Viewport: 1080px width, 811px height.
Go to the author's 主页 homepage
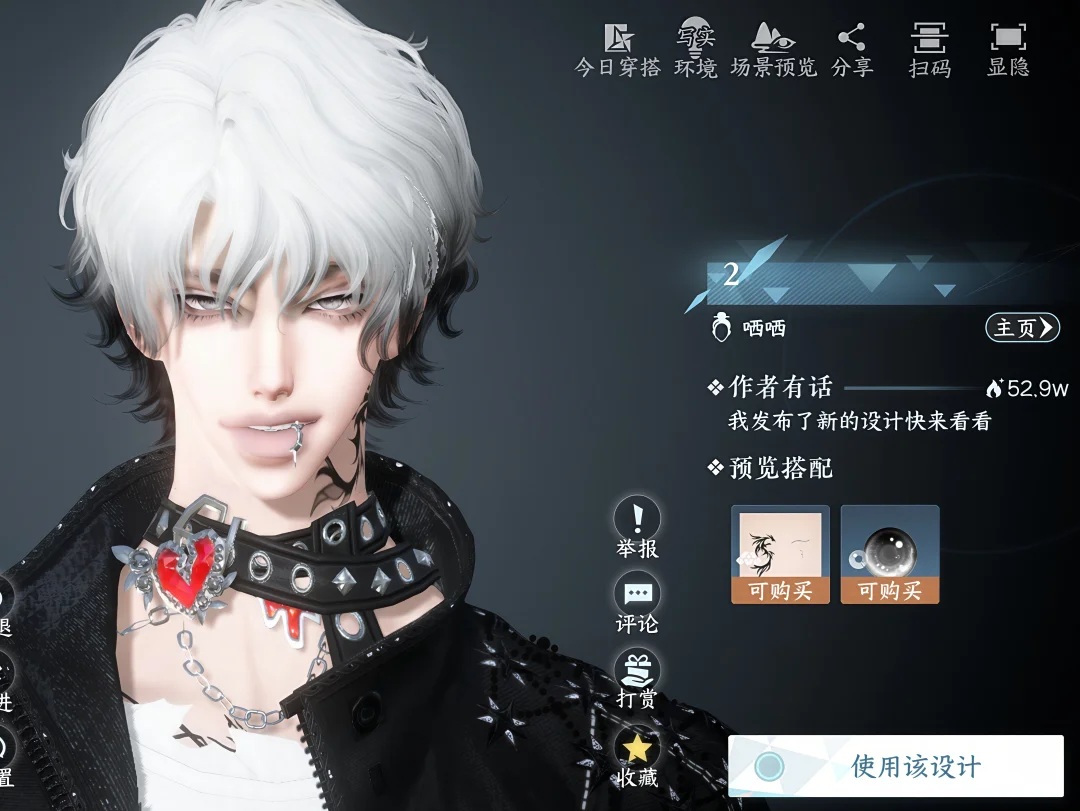click(1022, 328)
